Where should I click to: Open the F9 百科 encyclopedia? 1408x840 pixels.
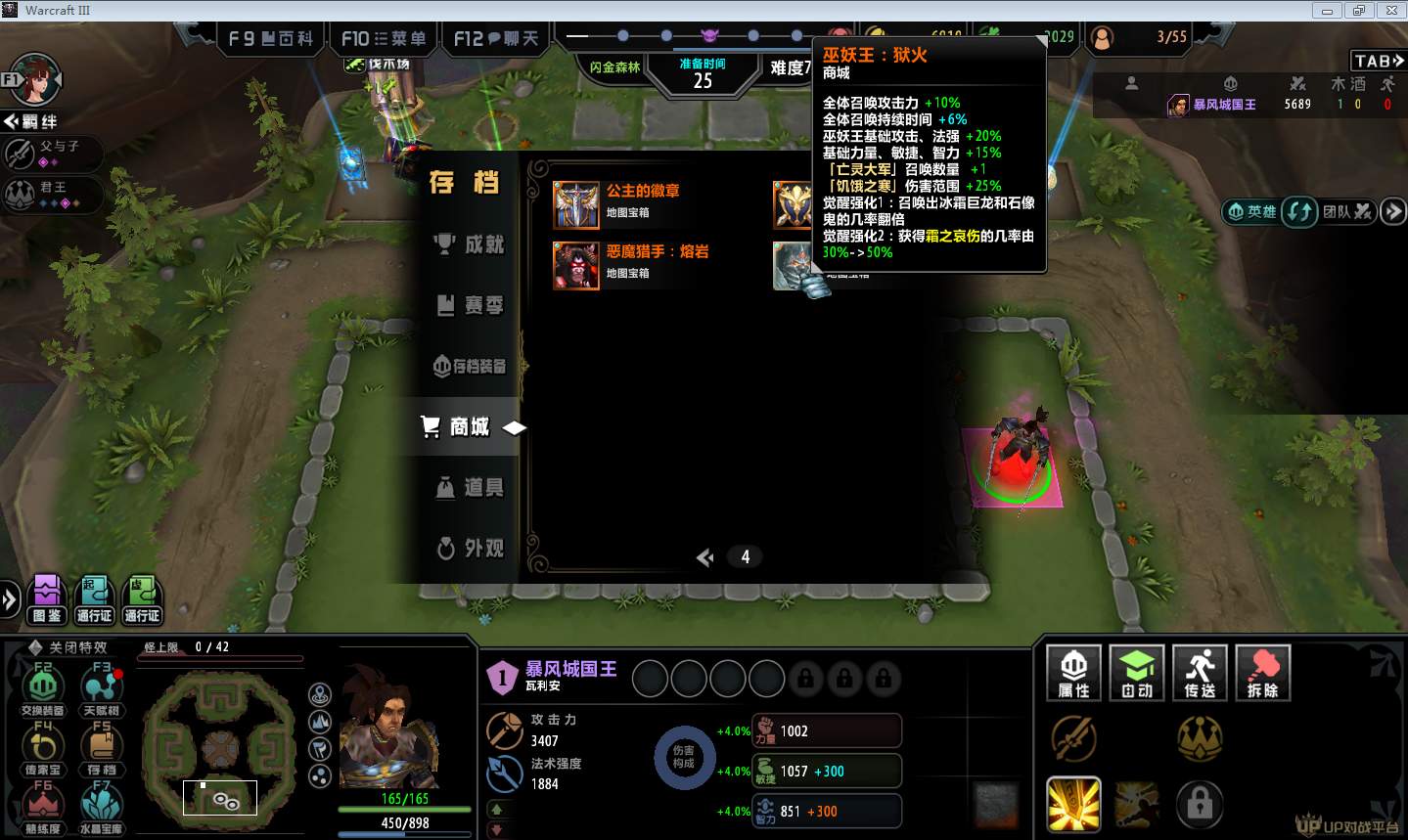[270, 39]
